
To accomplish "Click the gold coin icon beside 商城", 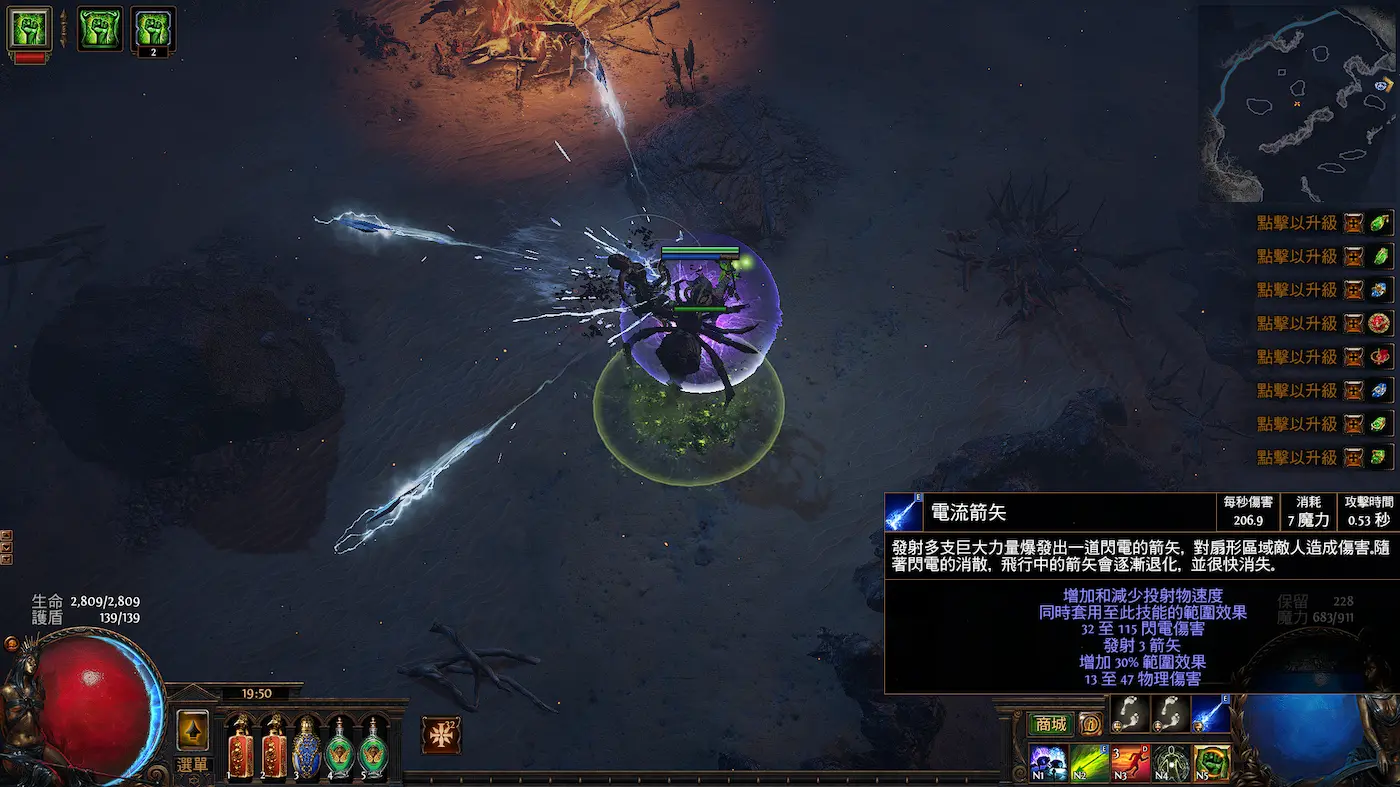I will coord(1089,724).
